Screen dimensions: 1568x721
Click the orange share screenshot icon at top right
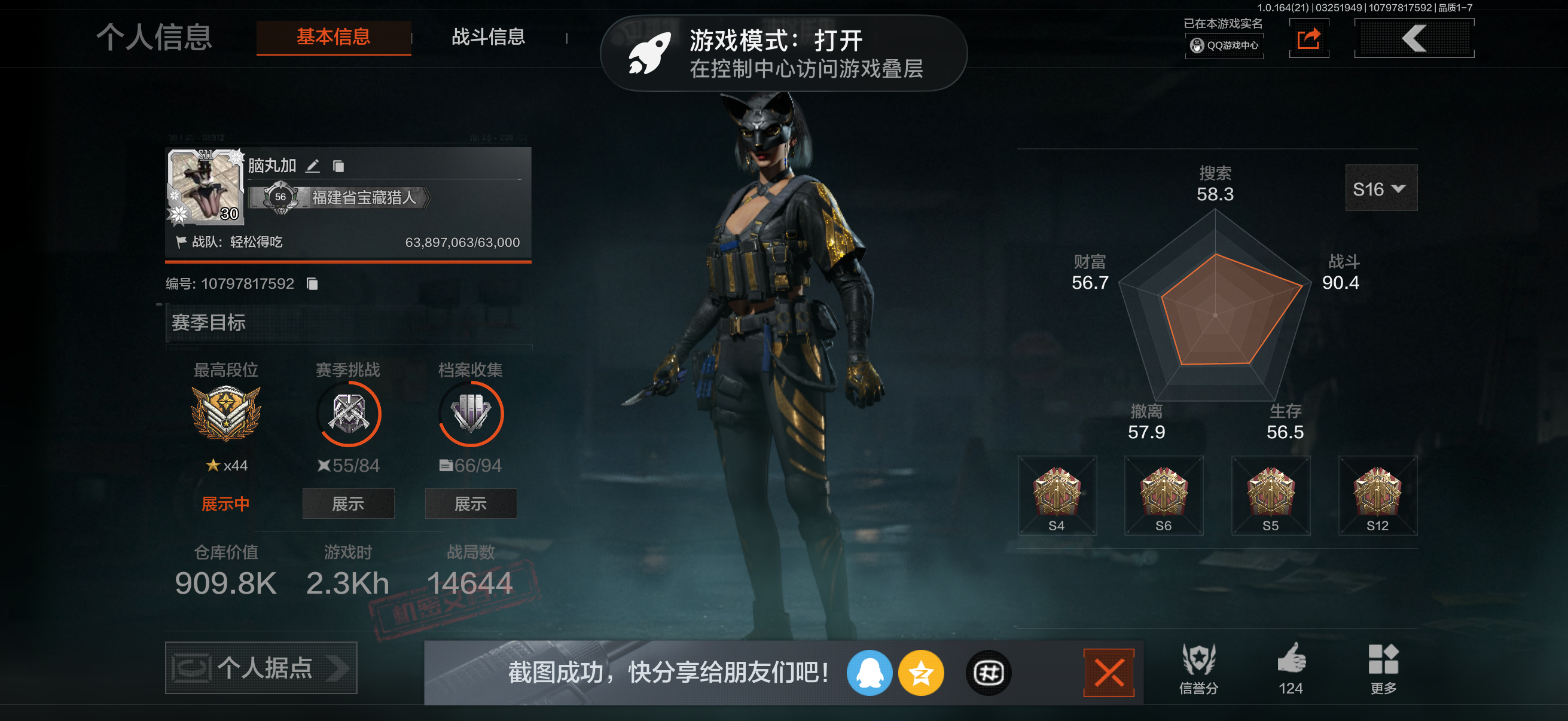[x=1308, y=38]
